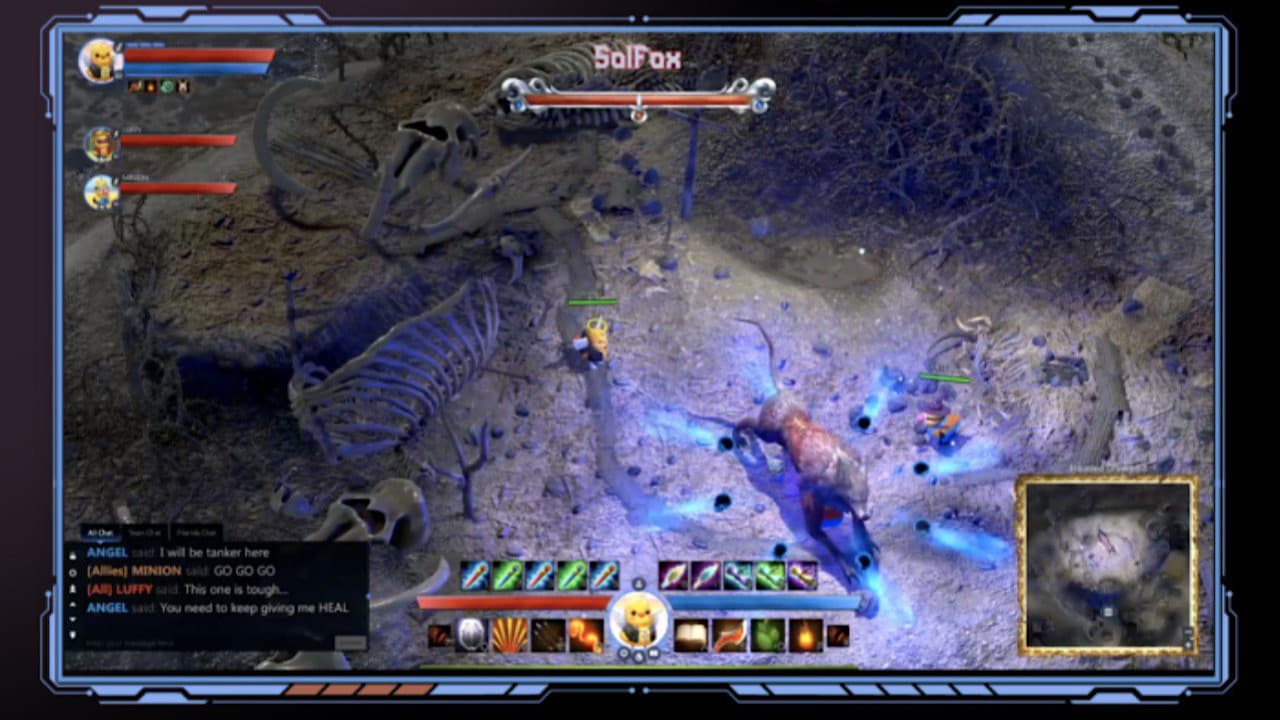Use the red slash ability

728,635
